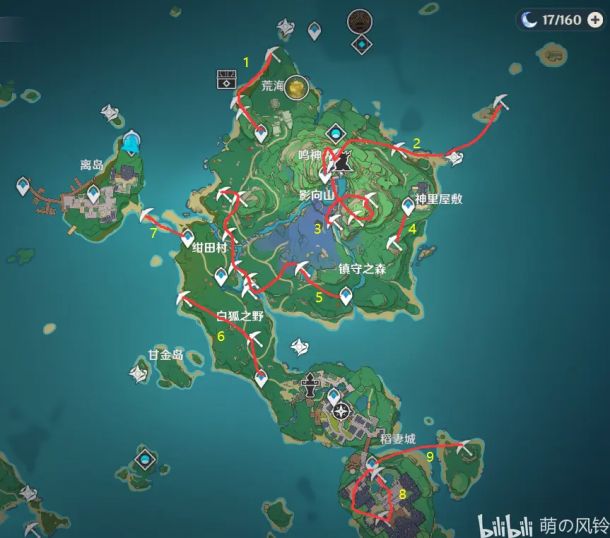Viewport: 610px width, 538px height.
Task: Select the pickaxe pin on the far northeast islet
Action: pos(502,101)
